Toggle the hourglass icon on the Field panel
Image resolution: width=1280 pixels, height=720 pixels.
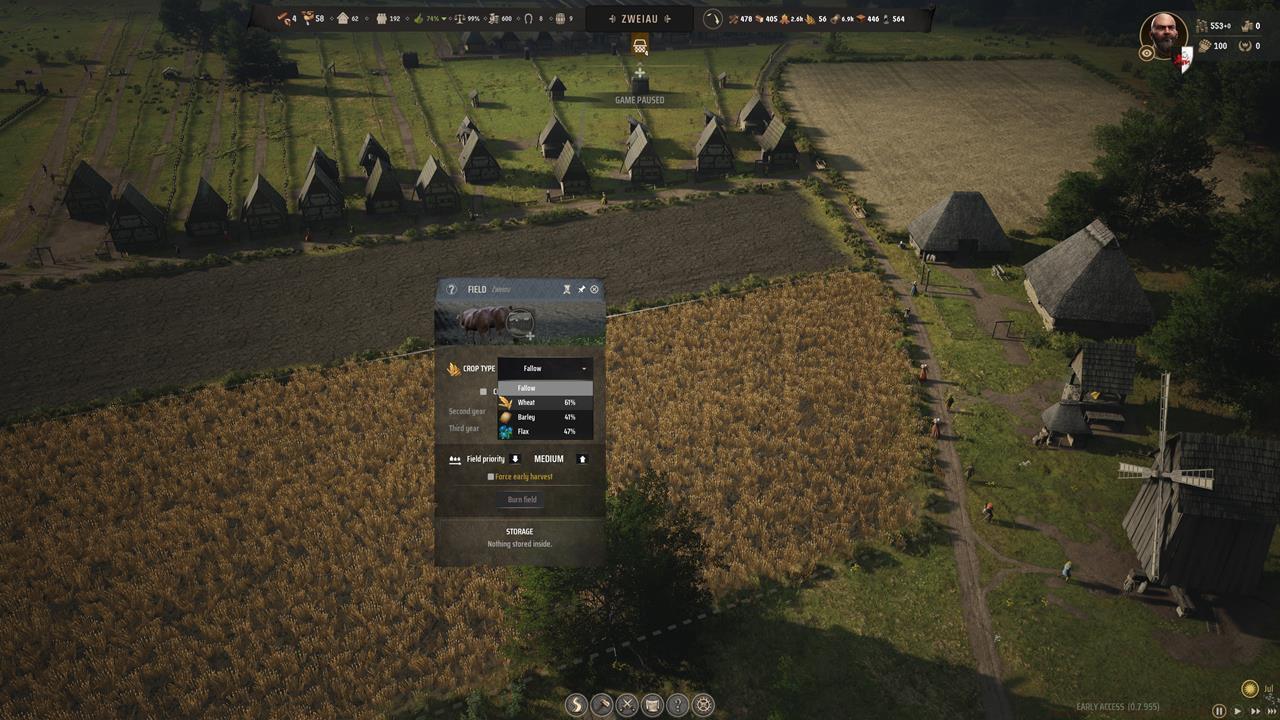(x=566, y=290)
